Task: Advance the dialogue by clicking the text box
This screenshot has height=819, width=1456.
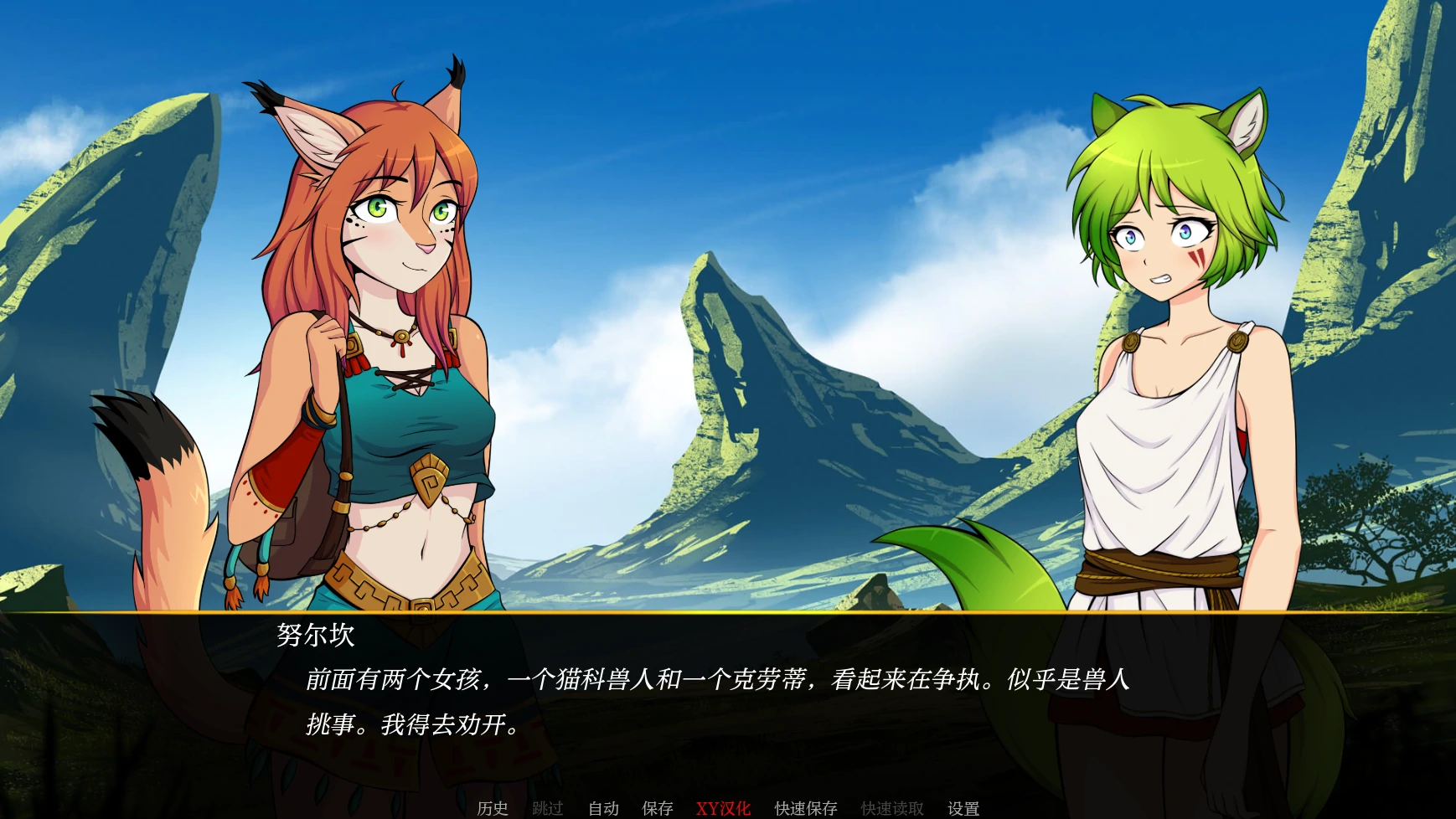Action: [727, 703]
